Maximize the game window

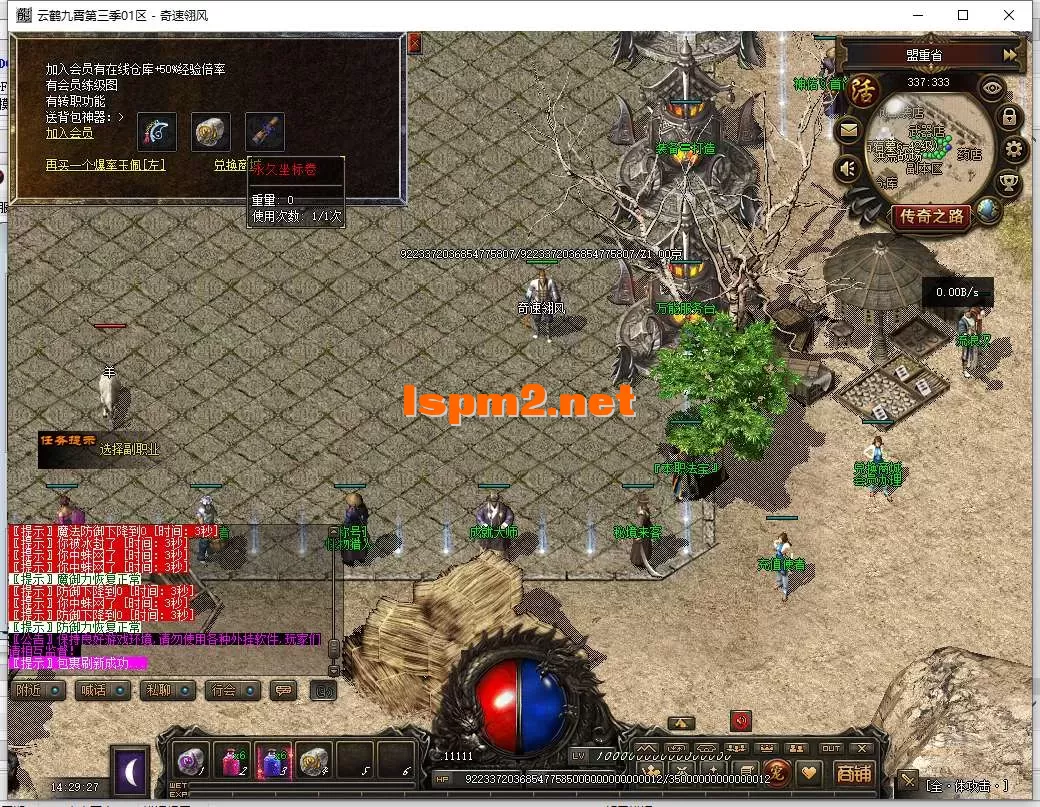tap(963, 15)
